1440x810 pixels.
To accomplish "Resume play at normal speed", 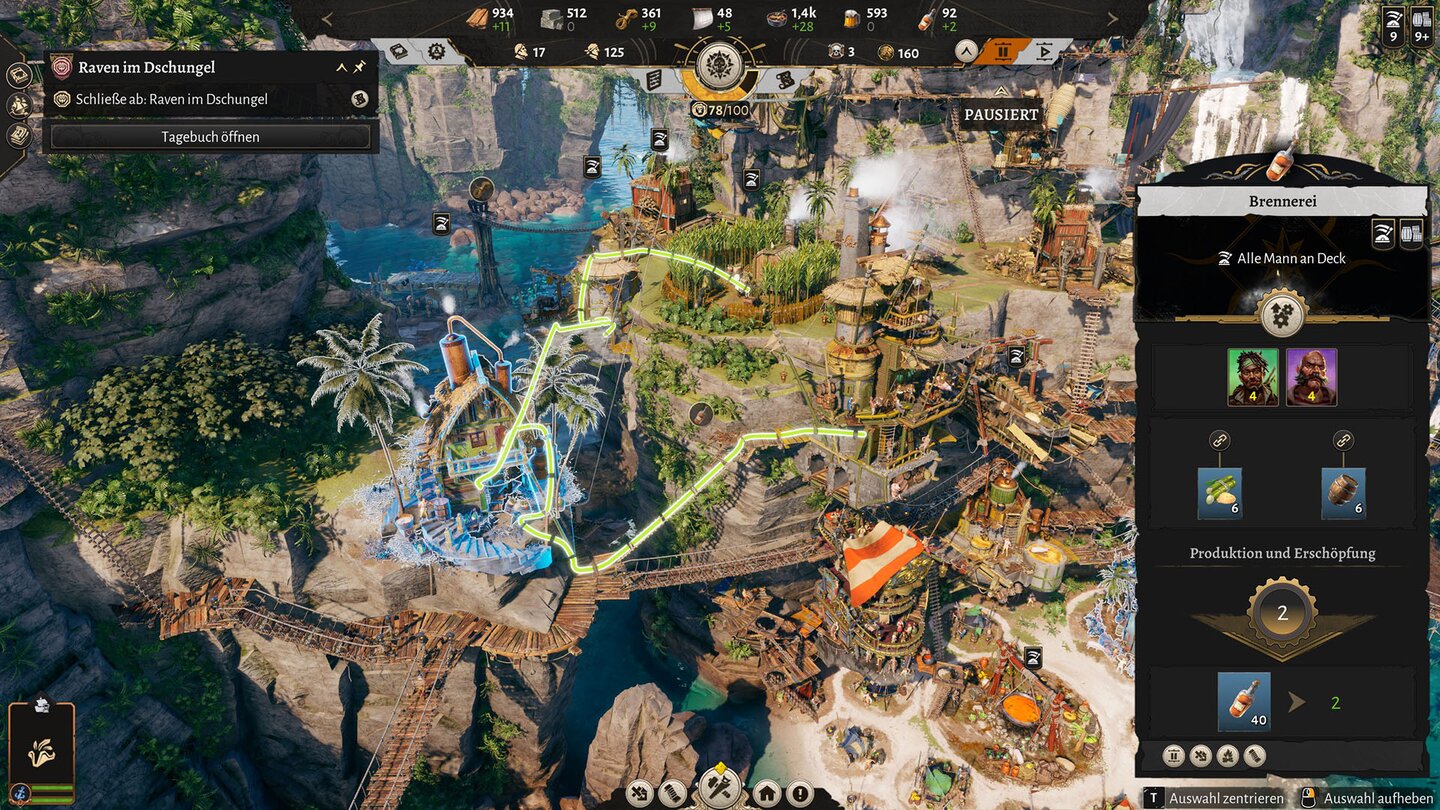I will [x=1044, y=52].
